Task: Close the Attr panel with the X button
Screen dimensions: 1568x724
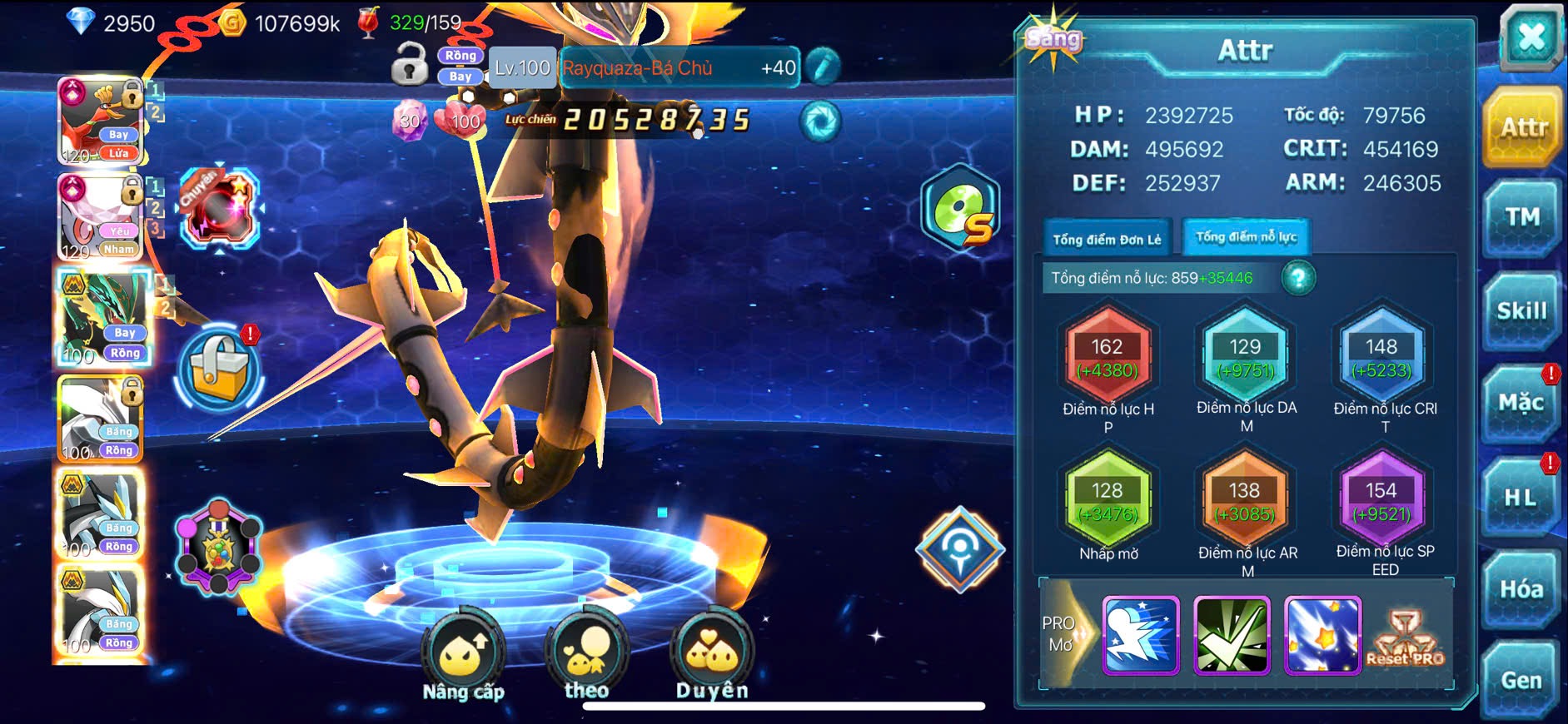Action: pos(1531,37)
